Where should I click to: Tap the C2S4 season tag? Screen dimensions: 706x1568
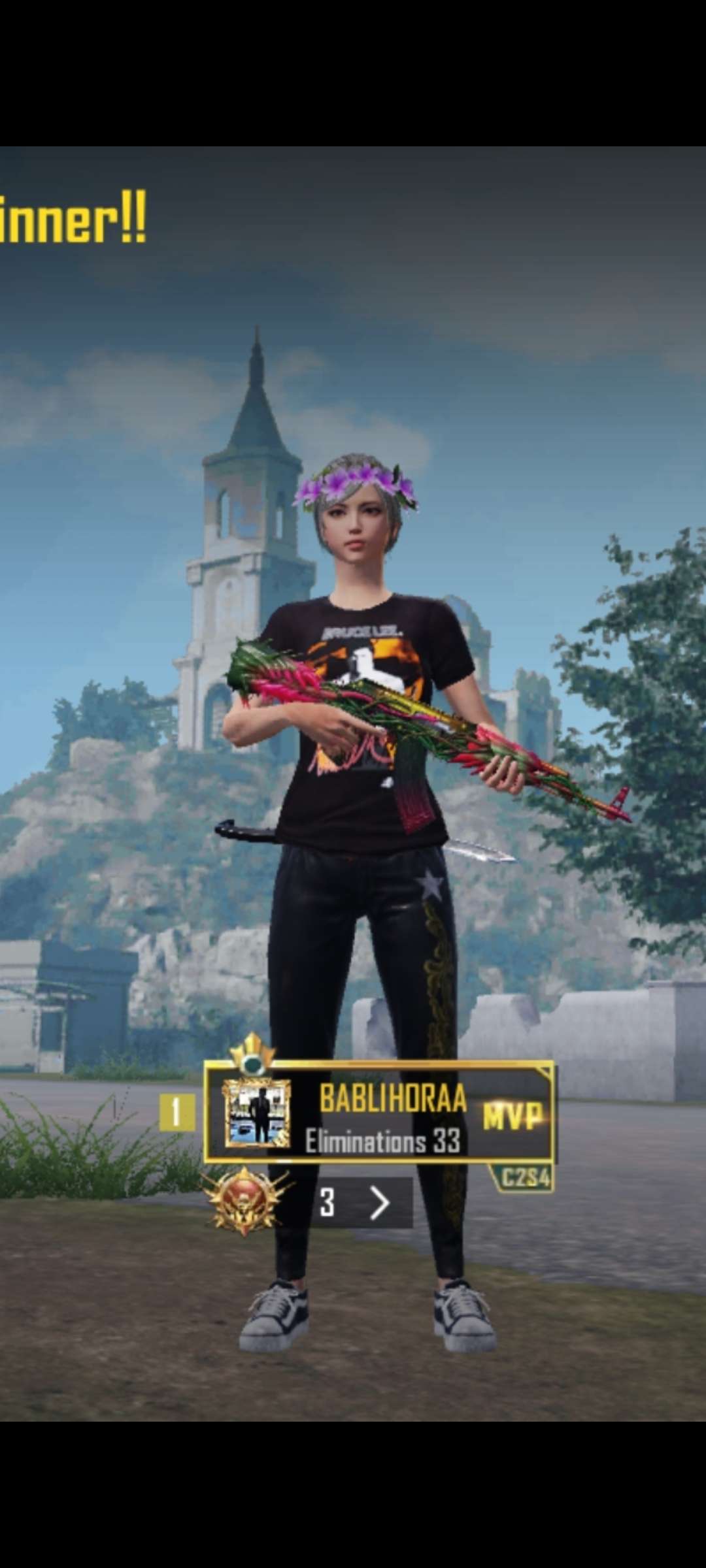pos(524,1178)
